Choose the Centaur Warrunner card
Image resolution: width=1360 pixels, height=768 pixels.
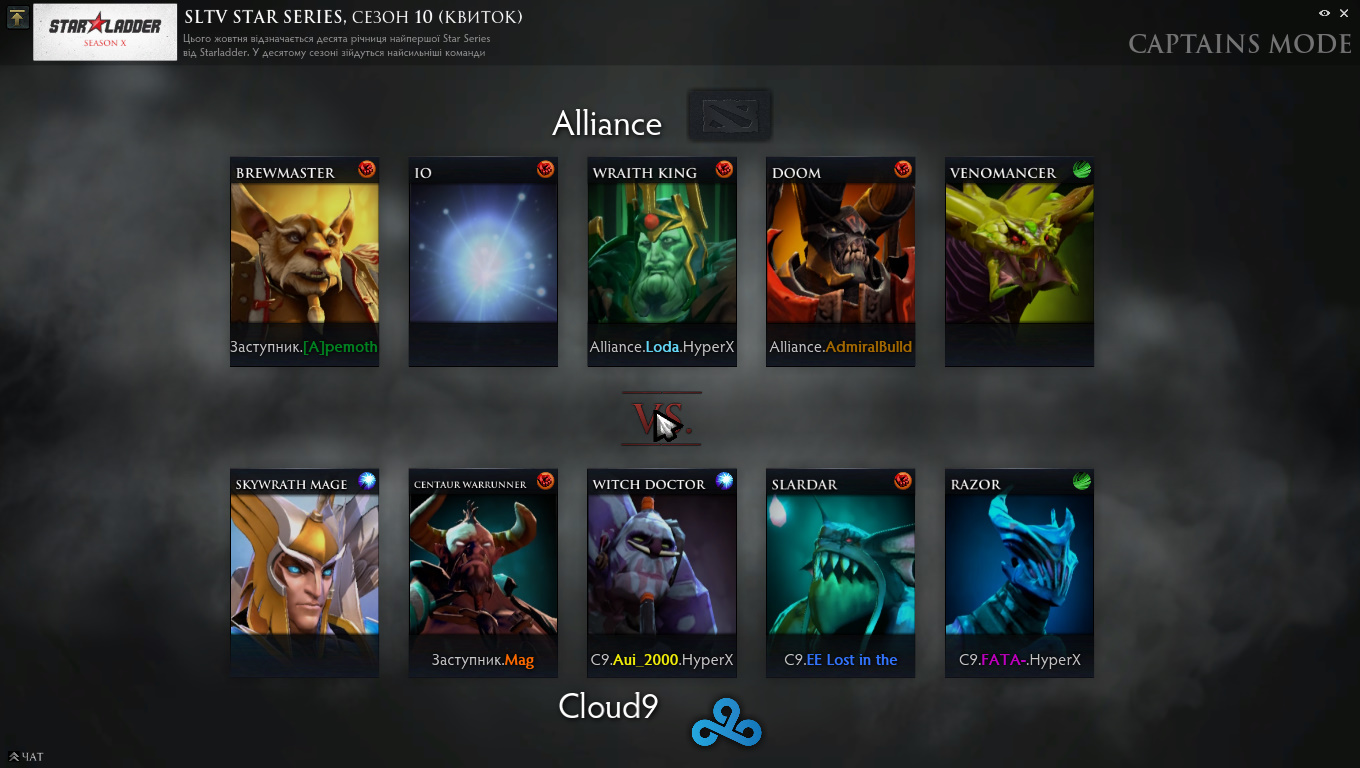pos(483,573)
